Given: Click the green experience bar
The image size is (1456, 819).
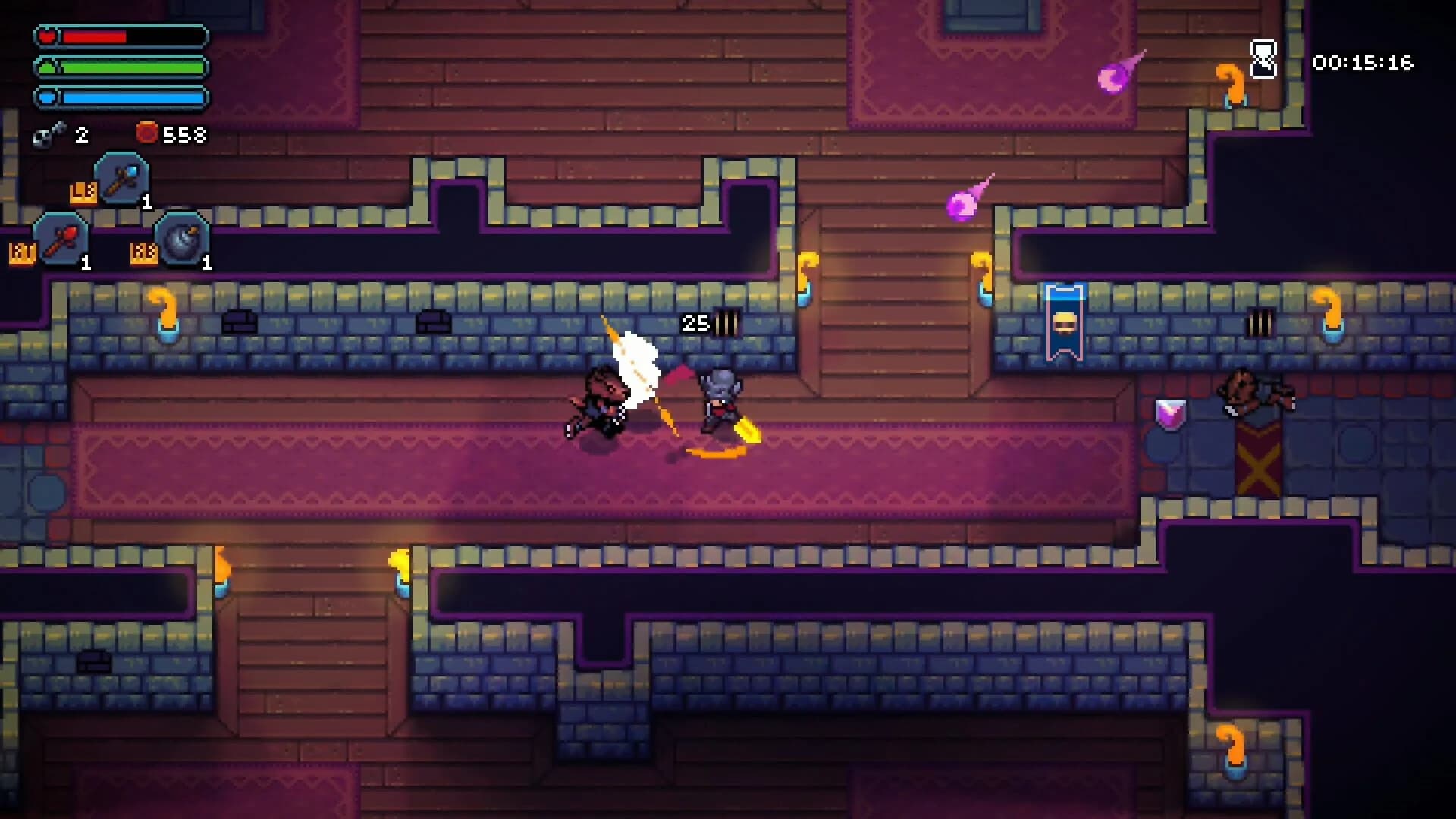Looking at the screenshot, I should click(121, 66).
